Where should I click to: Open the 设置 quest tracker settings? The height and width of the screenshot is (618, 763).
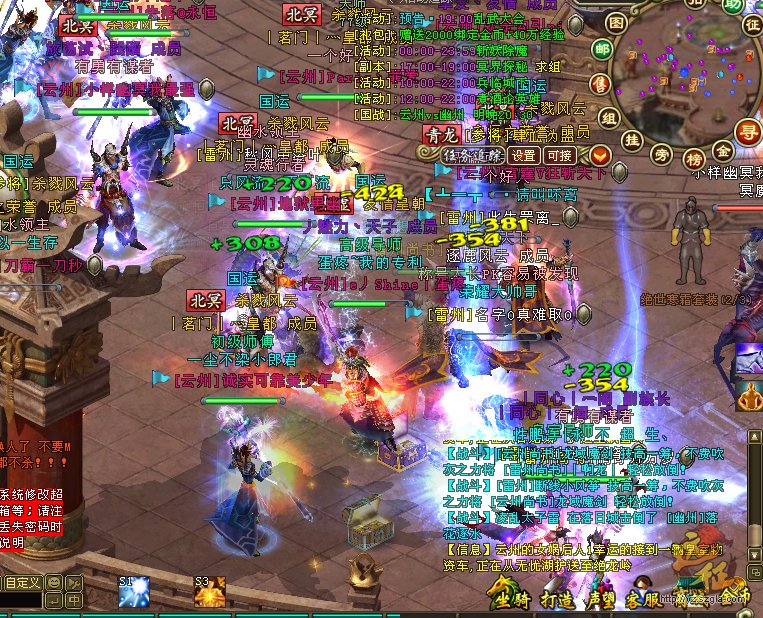click(523, 155)
